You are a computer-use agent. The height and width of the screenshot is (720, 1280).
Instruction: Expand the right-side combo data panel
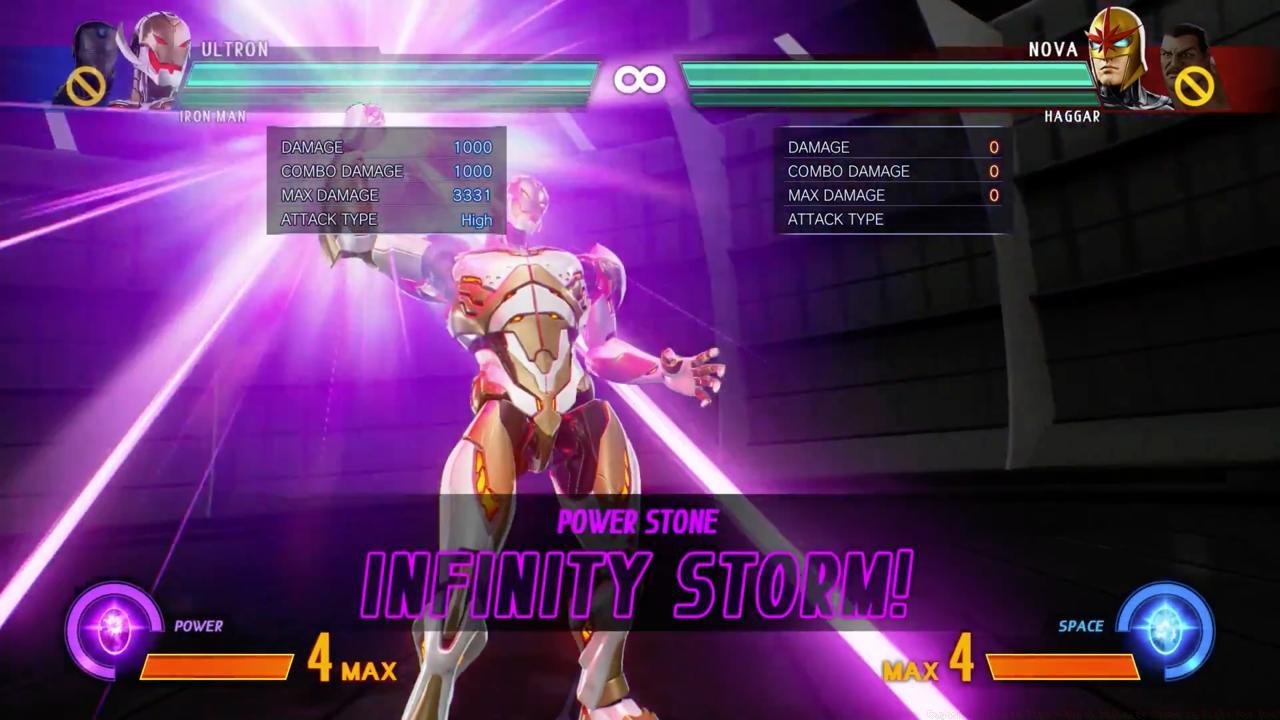(892, 180)
